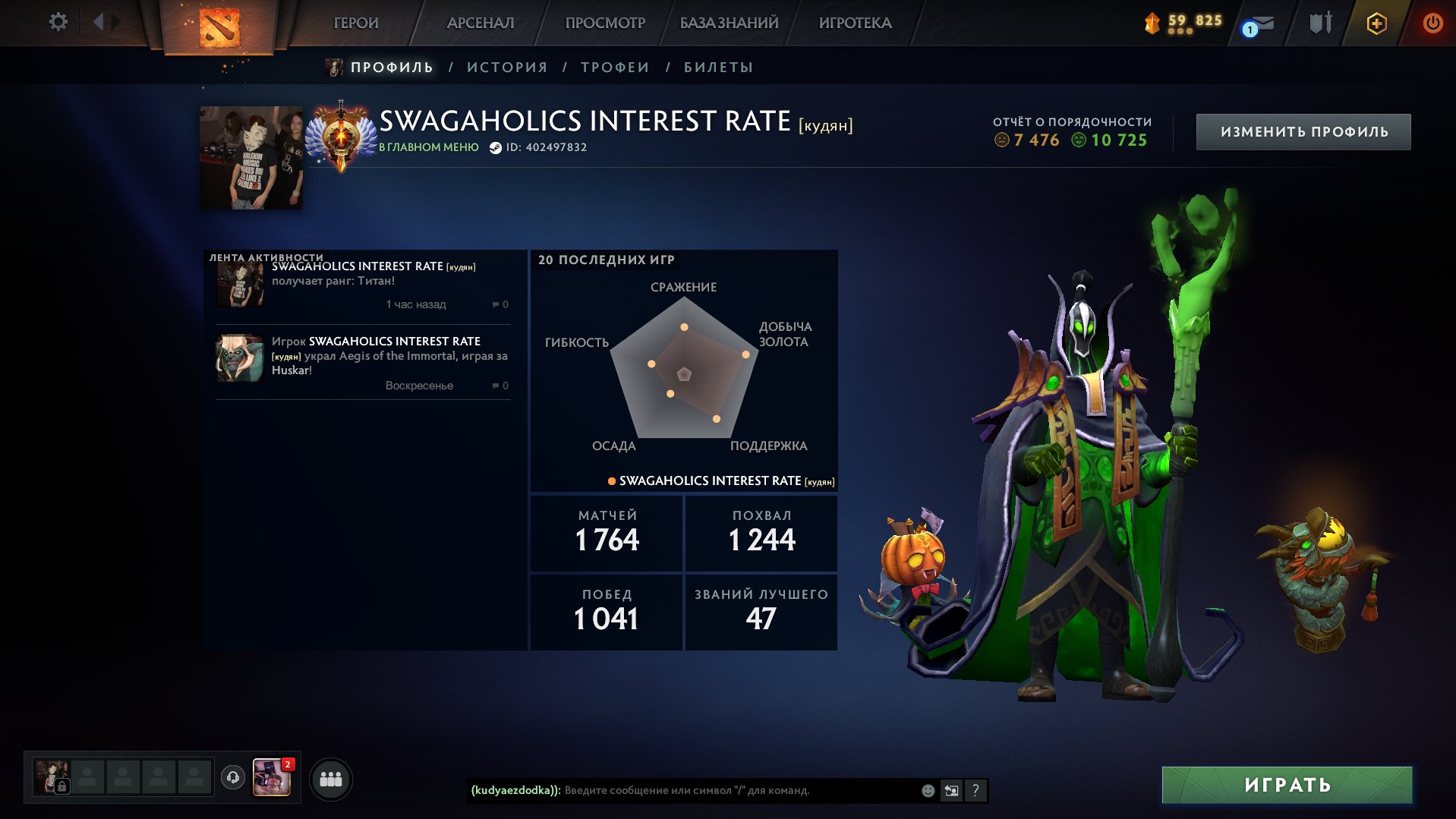Open the emoticon picker in the chat bar
The image size is (1456, 819).
coord(927,789)
